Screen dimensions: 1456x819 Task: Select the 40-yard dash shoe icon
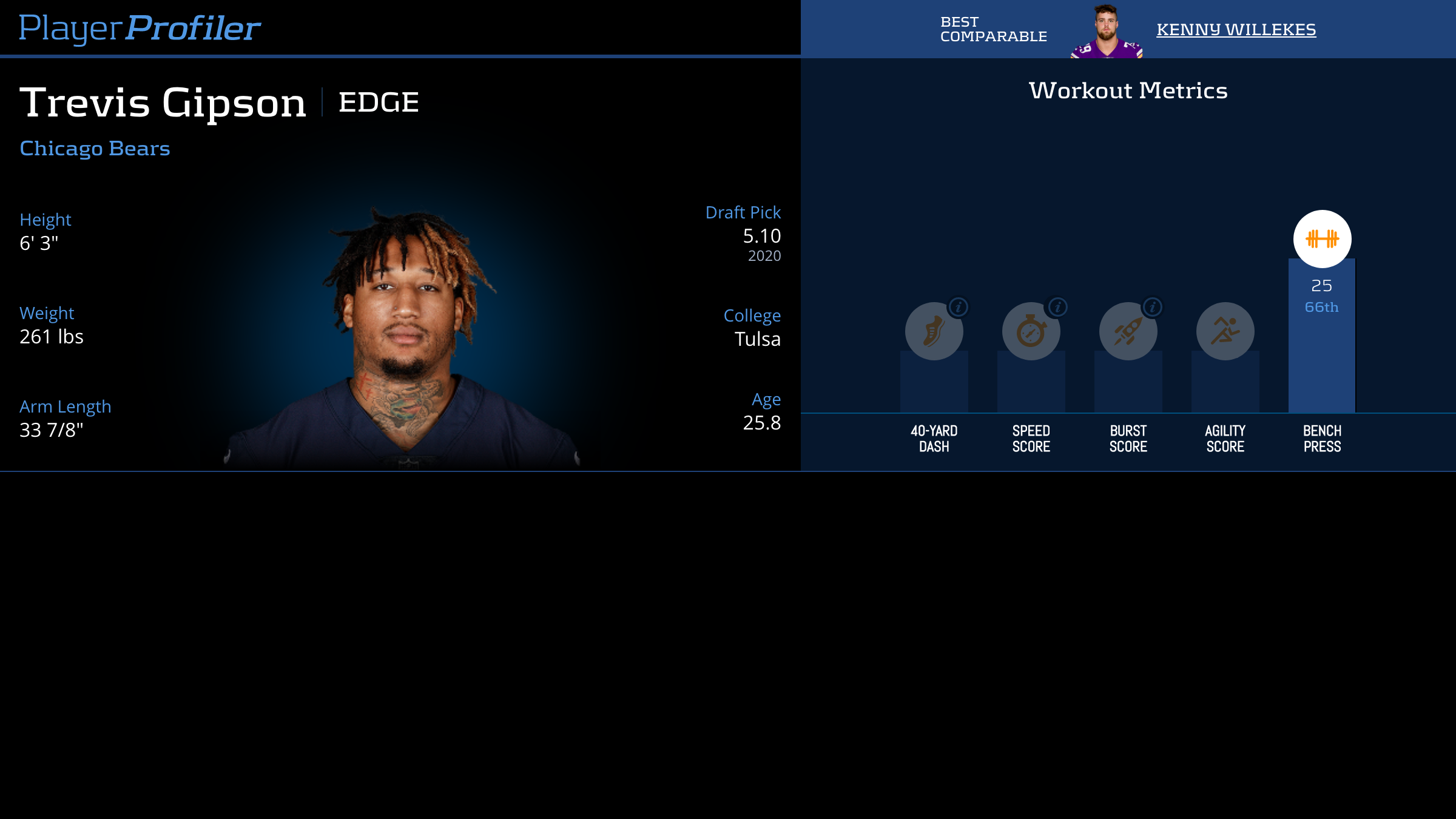point(934,332)
